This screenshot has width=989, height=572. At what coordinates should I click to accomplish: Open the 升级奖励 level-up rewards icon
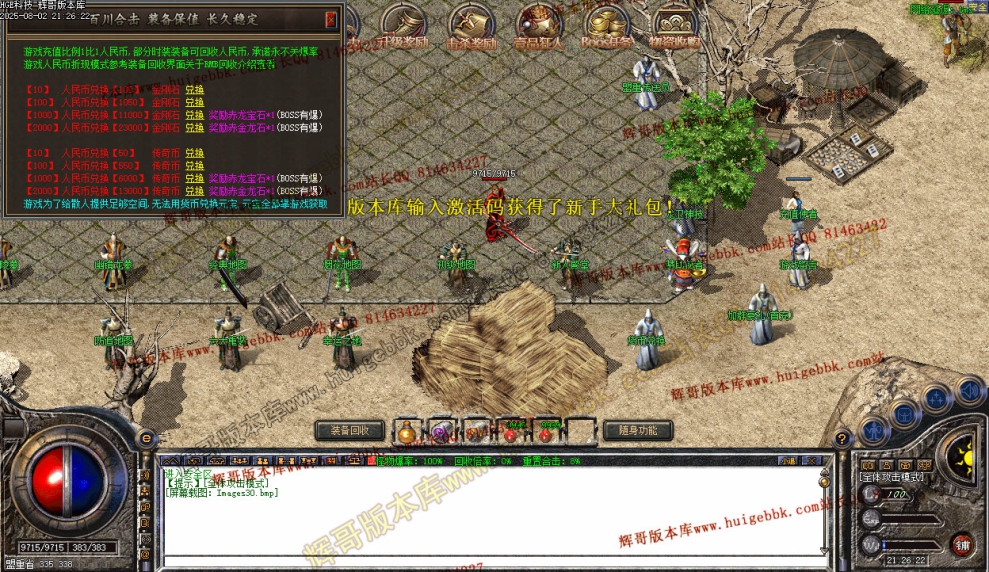(405, 26)
